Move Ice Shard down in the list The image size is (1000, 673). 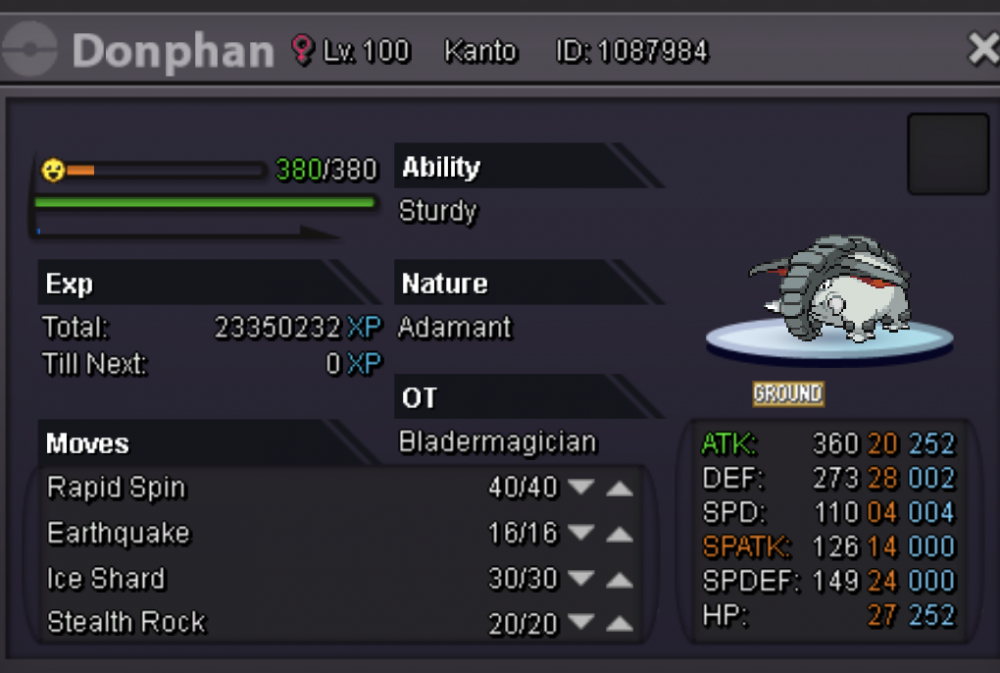coord(581,579)
